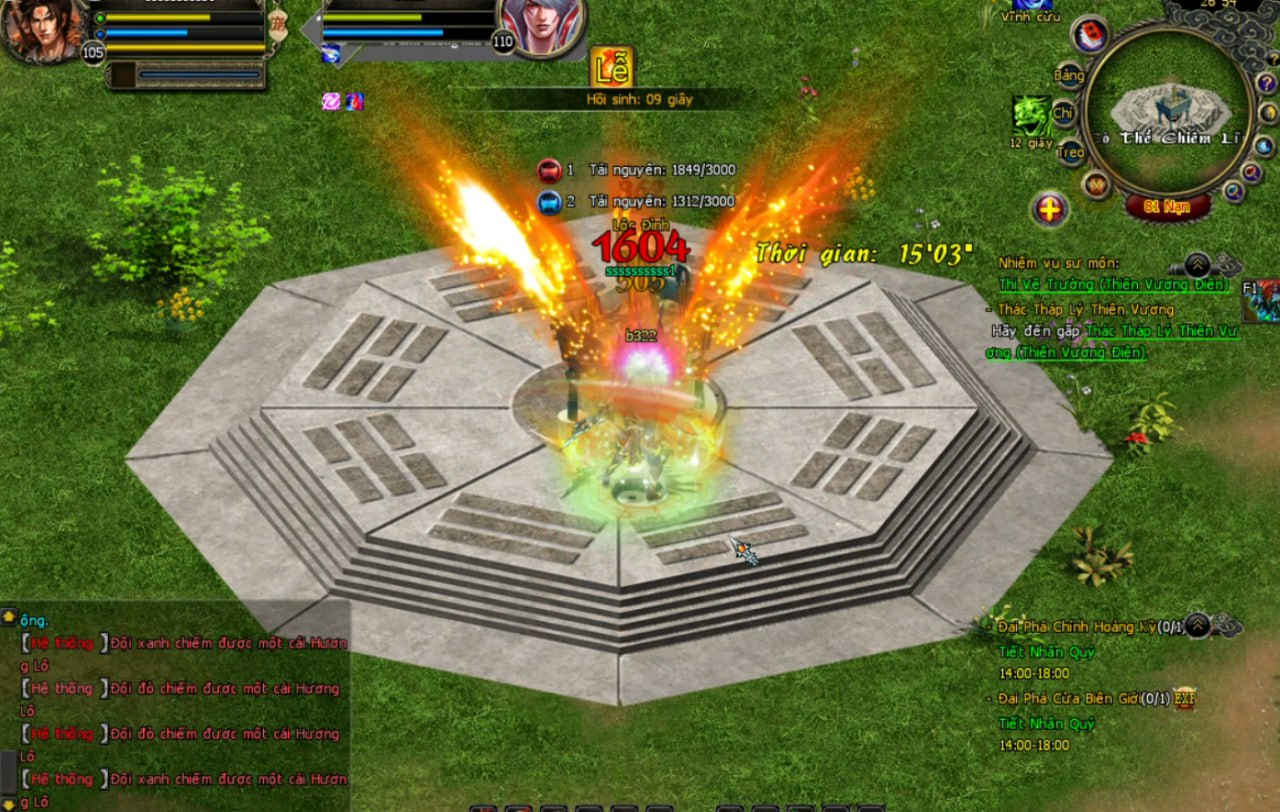Screen dimensions: 1280x812
Task: Click the Chi button beside minimap
Action: (1062, 113)
